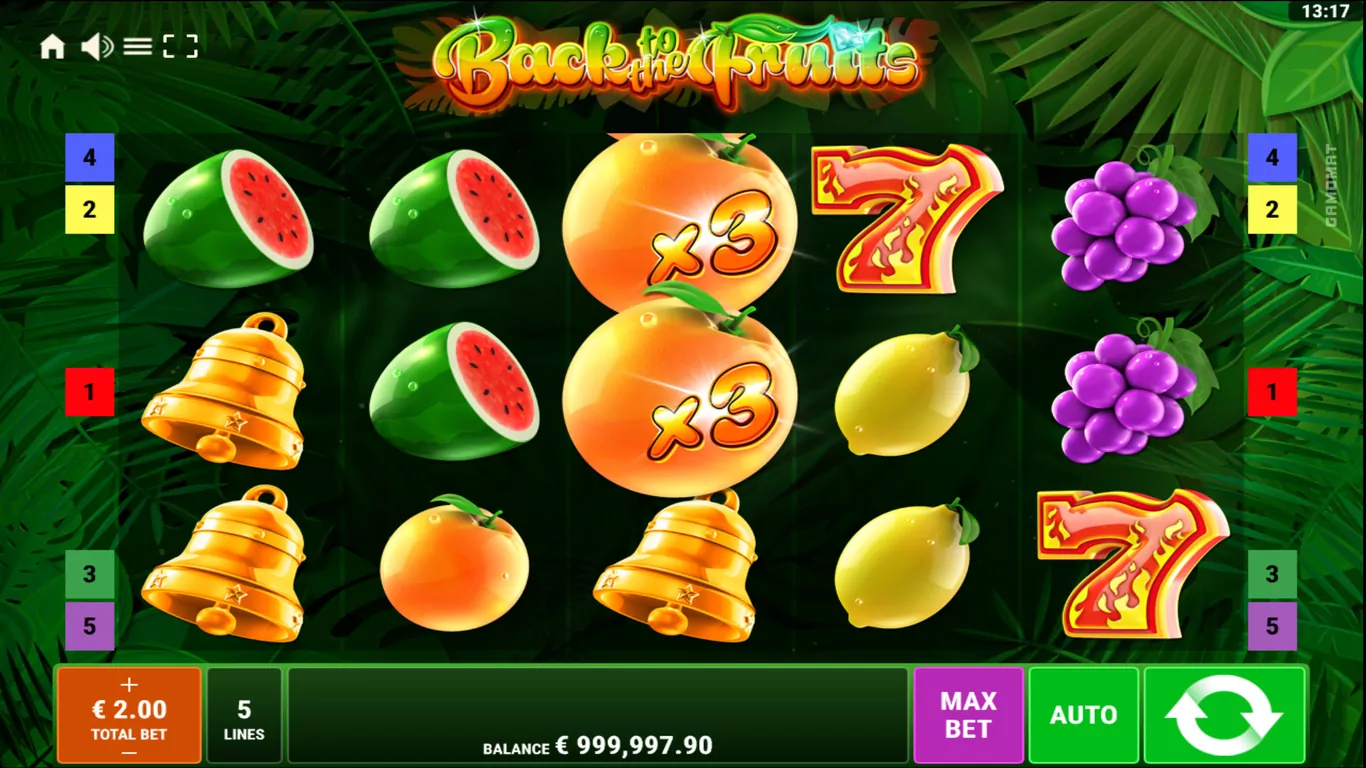Change the number of lines
1366x768 pixels.
coord(244,716)
